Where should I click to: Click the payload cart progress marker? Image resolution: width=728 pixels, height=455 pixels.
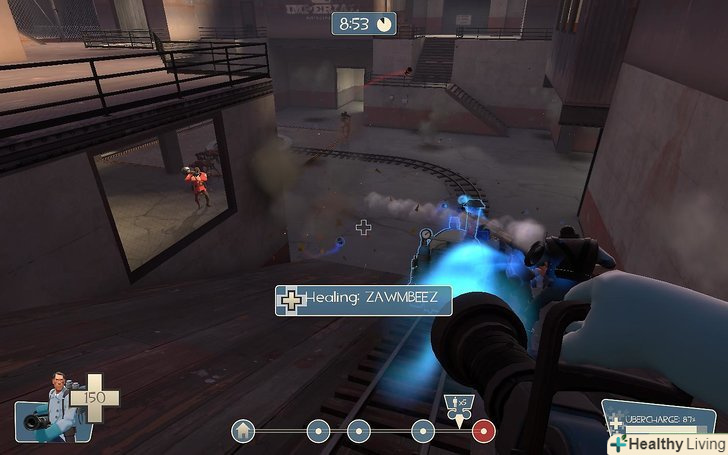tap(459, 408)
